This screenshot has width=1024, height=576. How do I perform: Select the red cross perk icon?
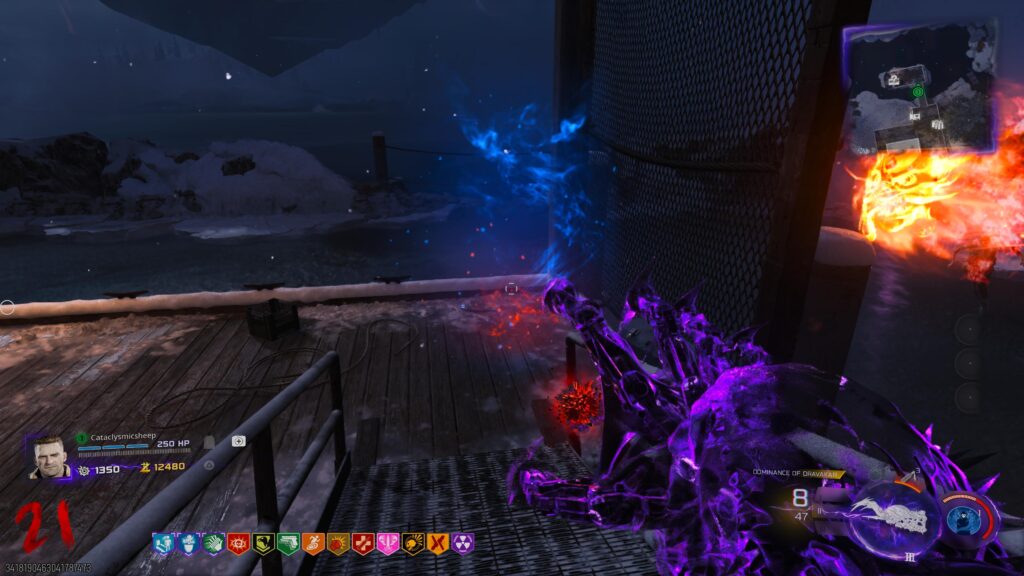click(362, 543)
